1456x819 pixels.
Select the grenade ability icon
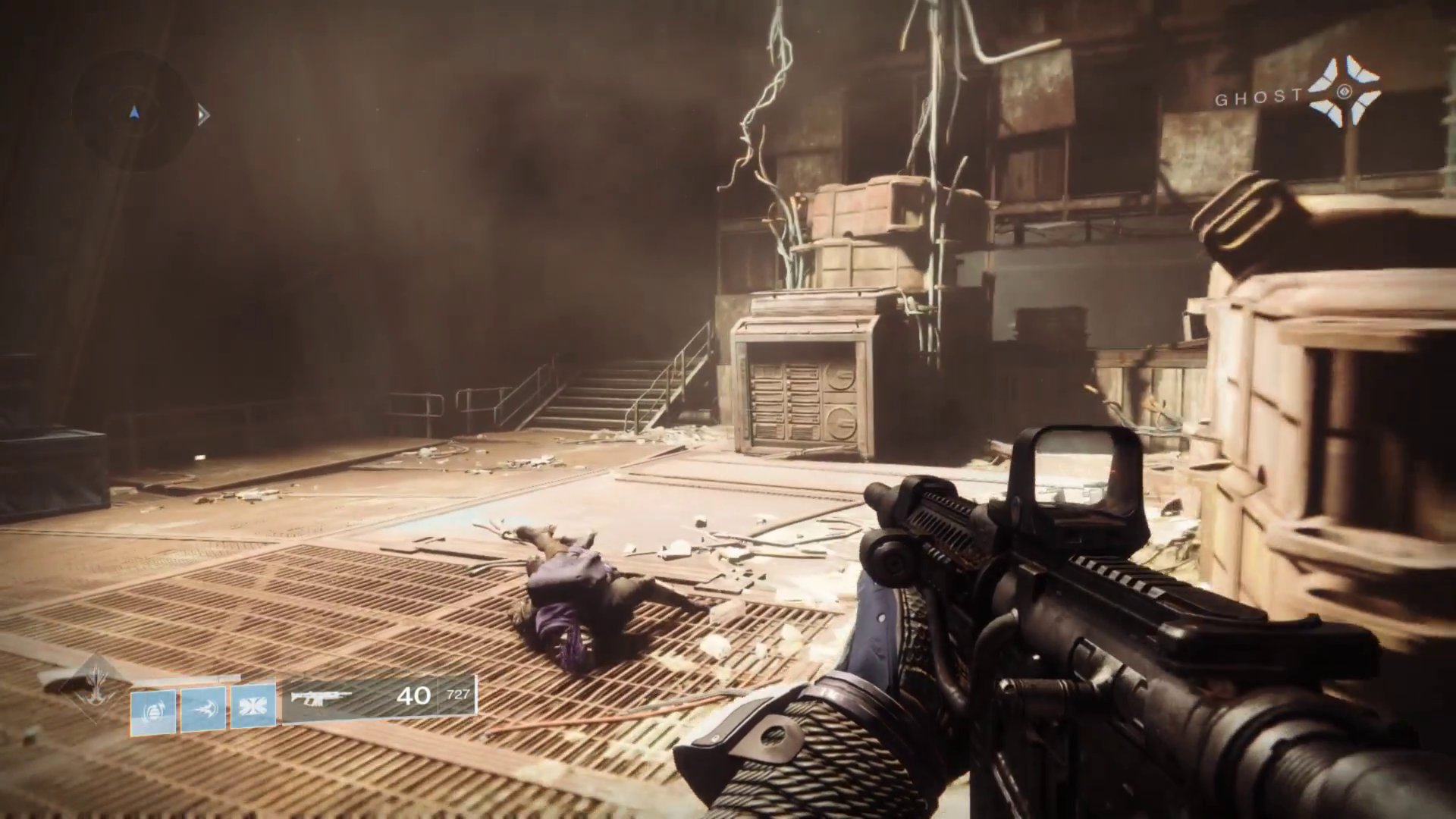click(x=153, y=712)
